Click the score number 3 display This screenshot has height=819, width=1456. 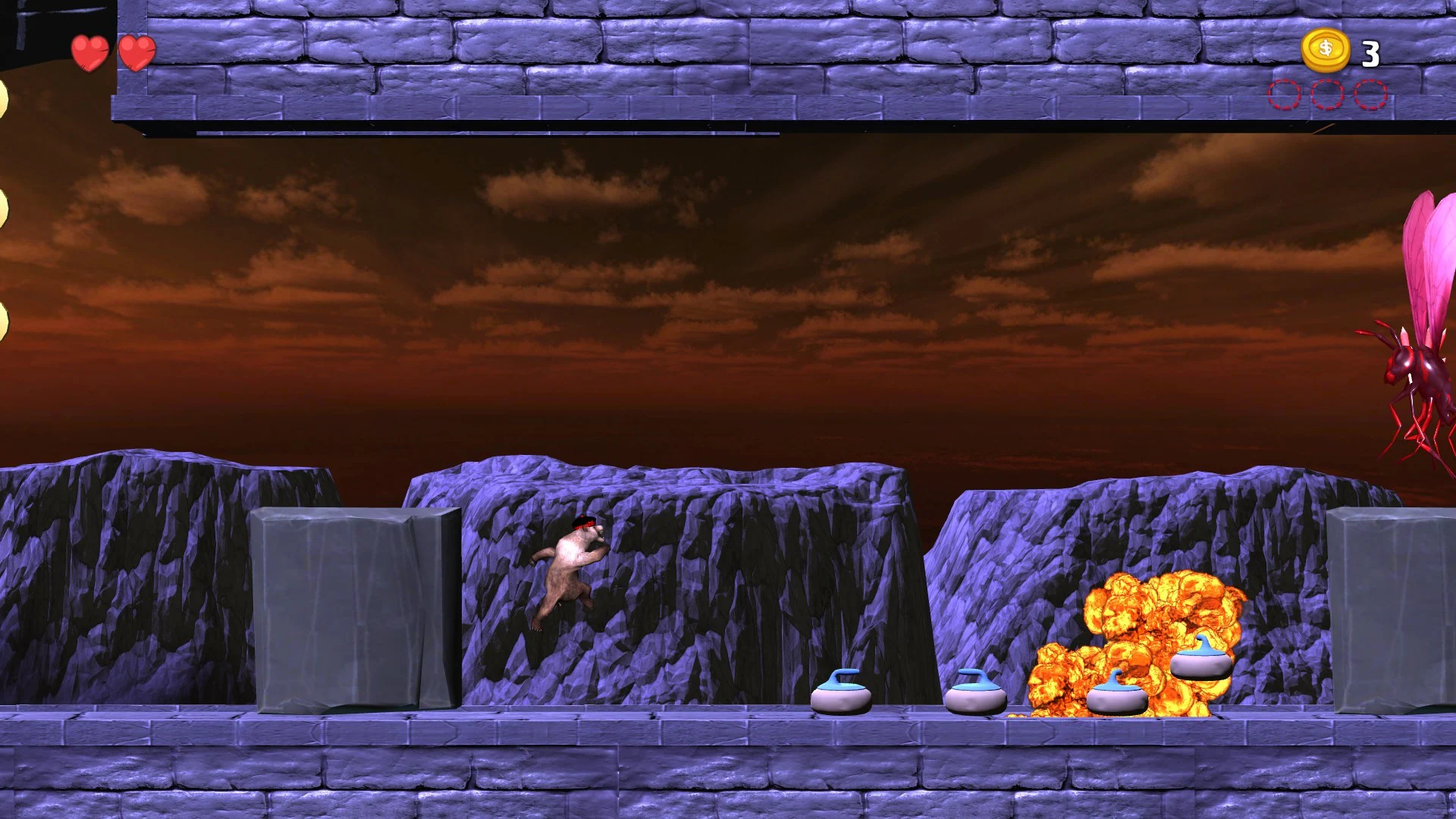1370,53
